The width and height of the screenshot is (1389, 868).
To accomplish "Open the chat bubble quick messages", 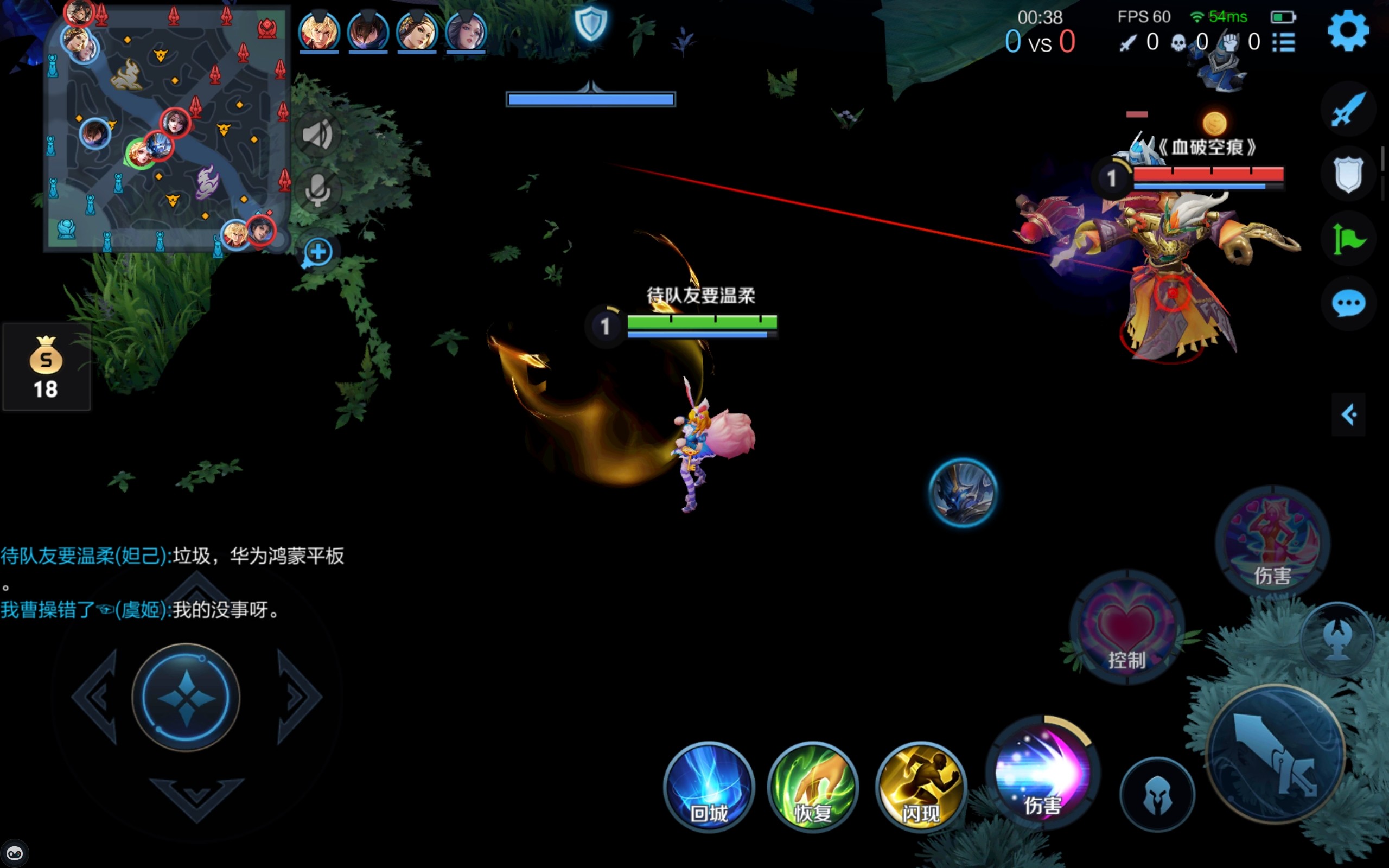I will coord(1348,303).
